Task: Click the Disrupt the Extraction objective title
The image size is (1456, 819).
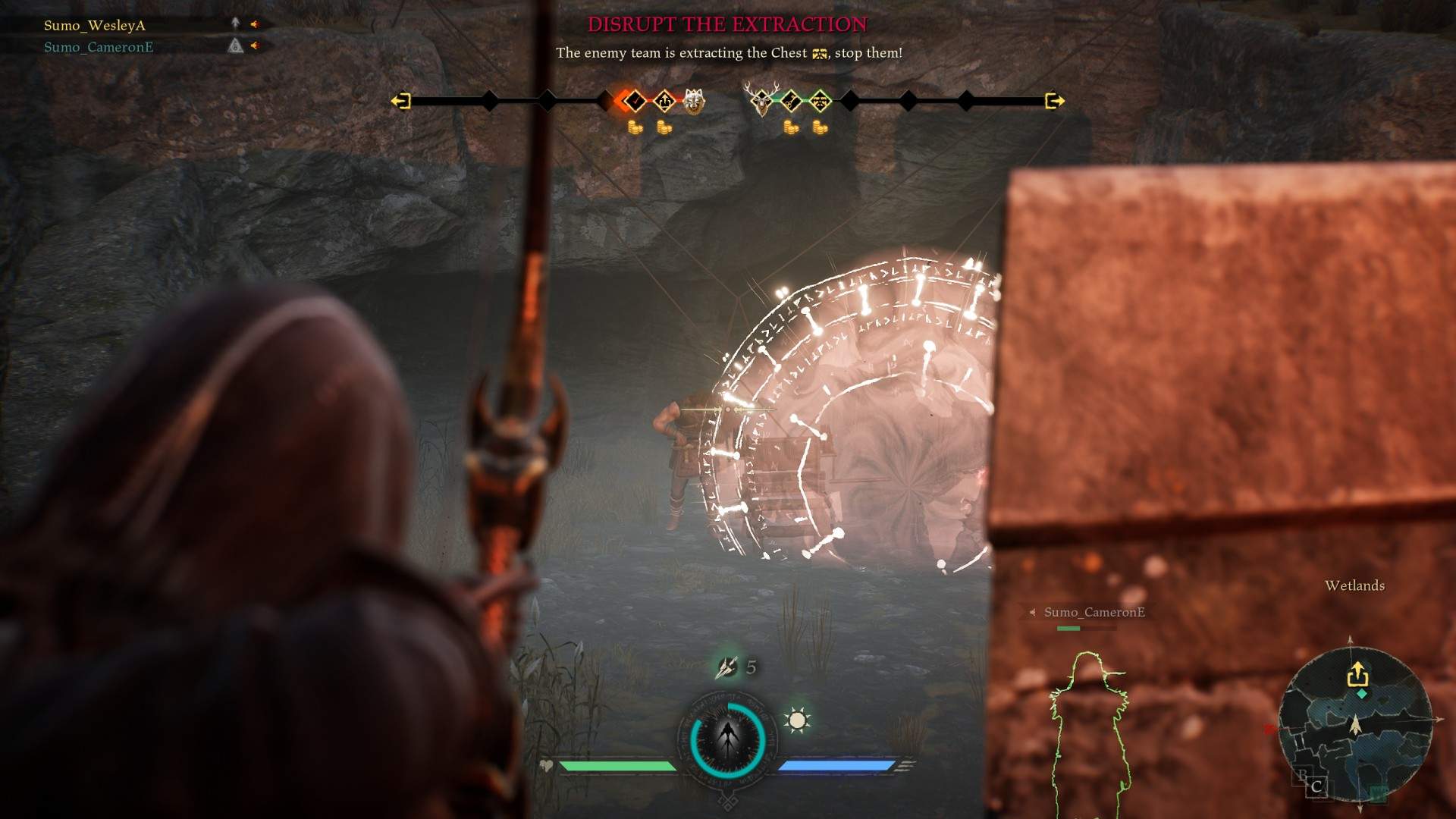Action: coord(727,24)
